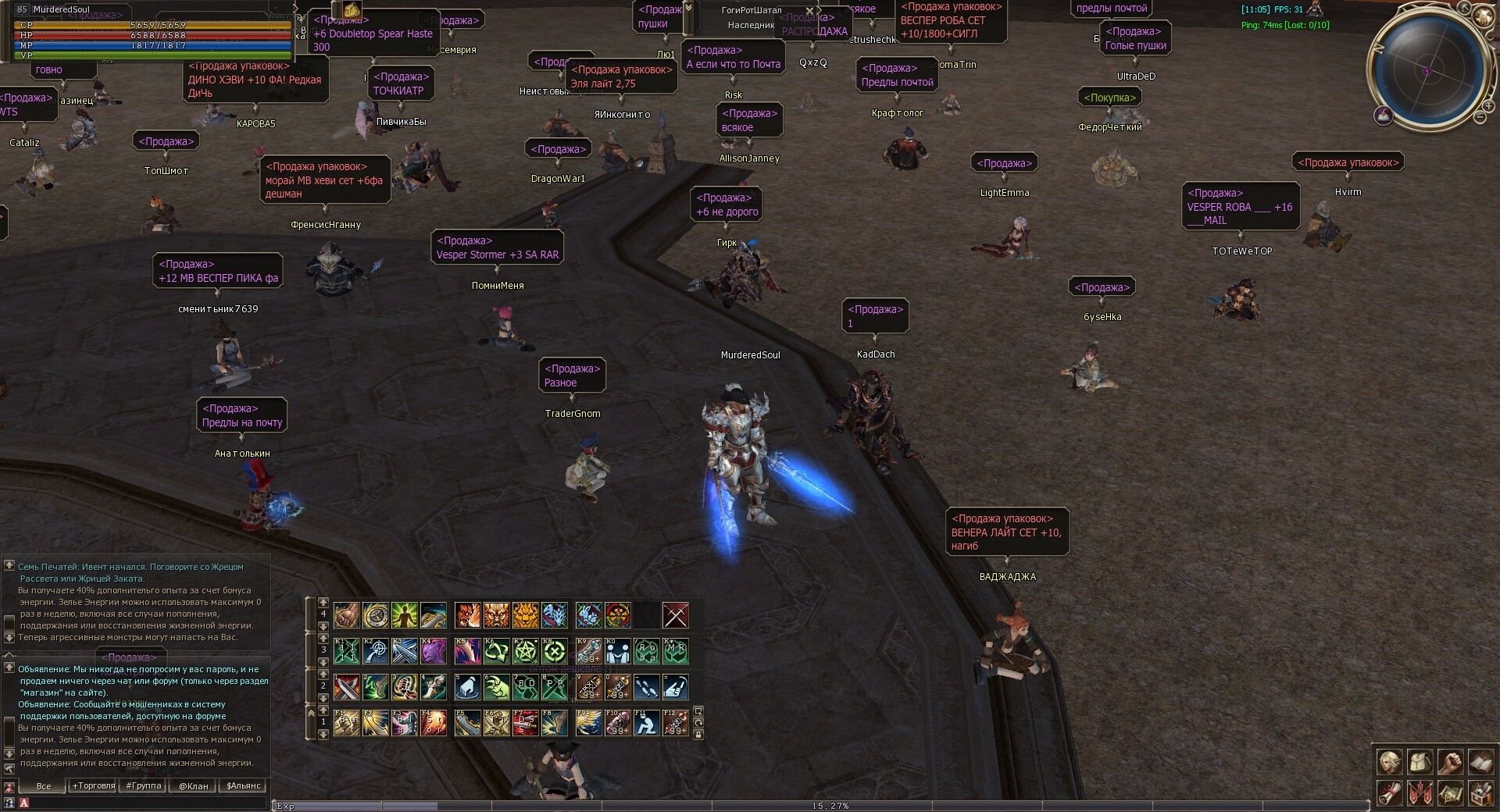The image size is (1500, 812).
Task: Open the world map scroll icon
Action: 1450,793
